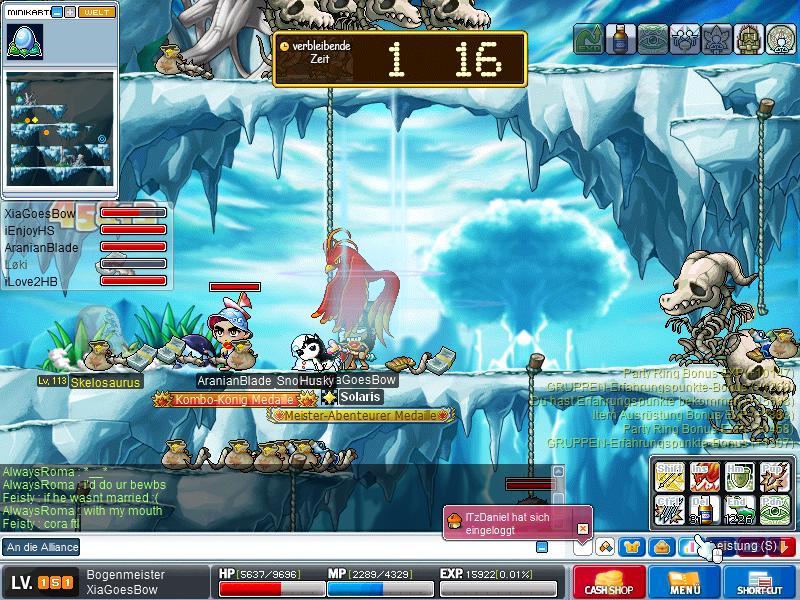The height and width of the screenshot is (600, 800).
Task: Open the Cash Shop
Action: (x=608, y=582)
